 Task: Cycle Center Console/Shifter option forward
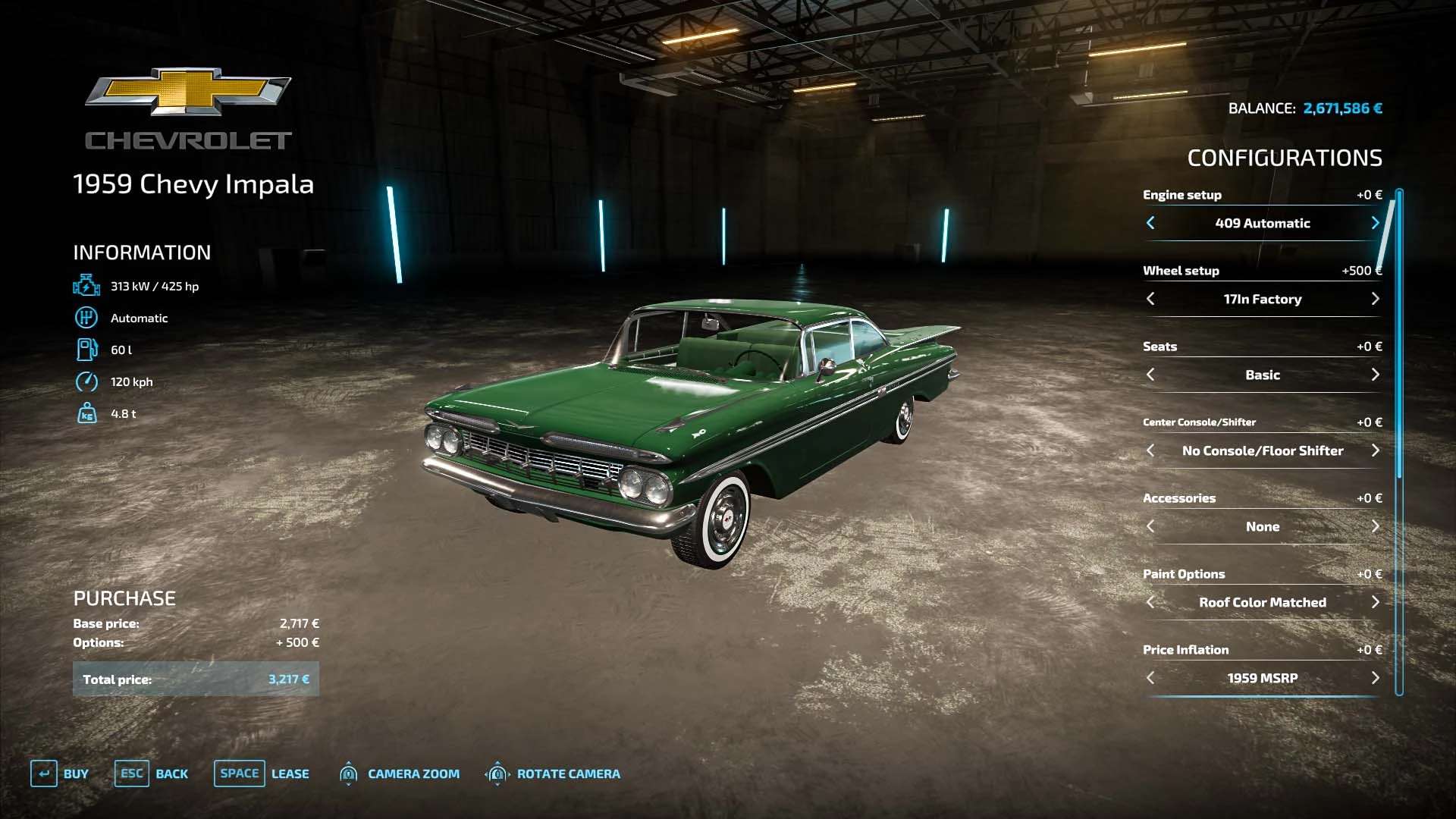1375,450
